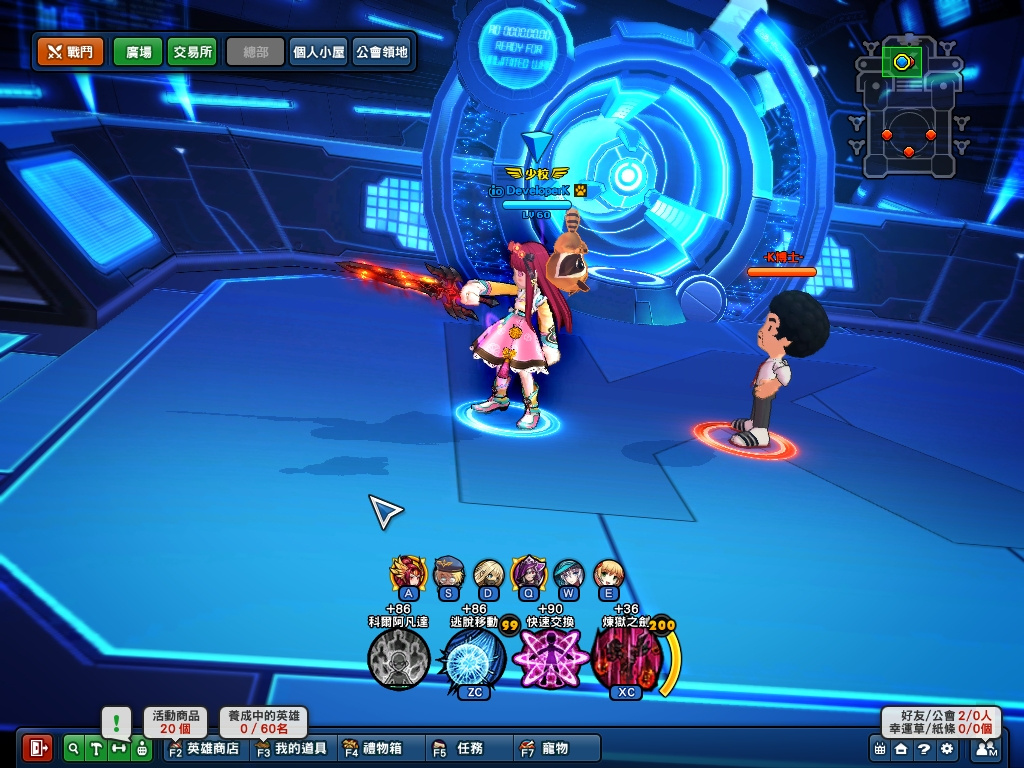This screenshot has height=768, width=1024.
Task: Click the green magnifier search button
Action: [x=74, y=747]
